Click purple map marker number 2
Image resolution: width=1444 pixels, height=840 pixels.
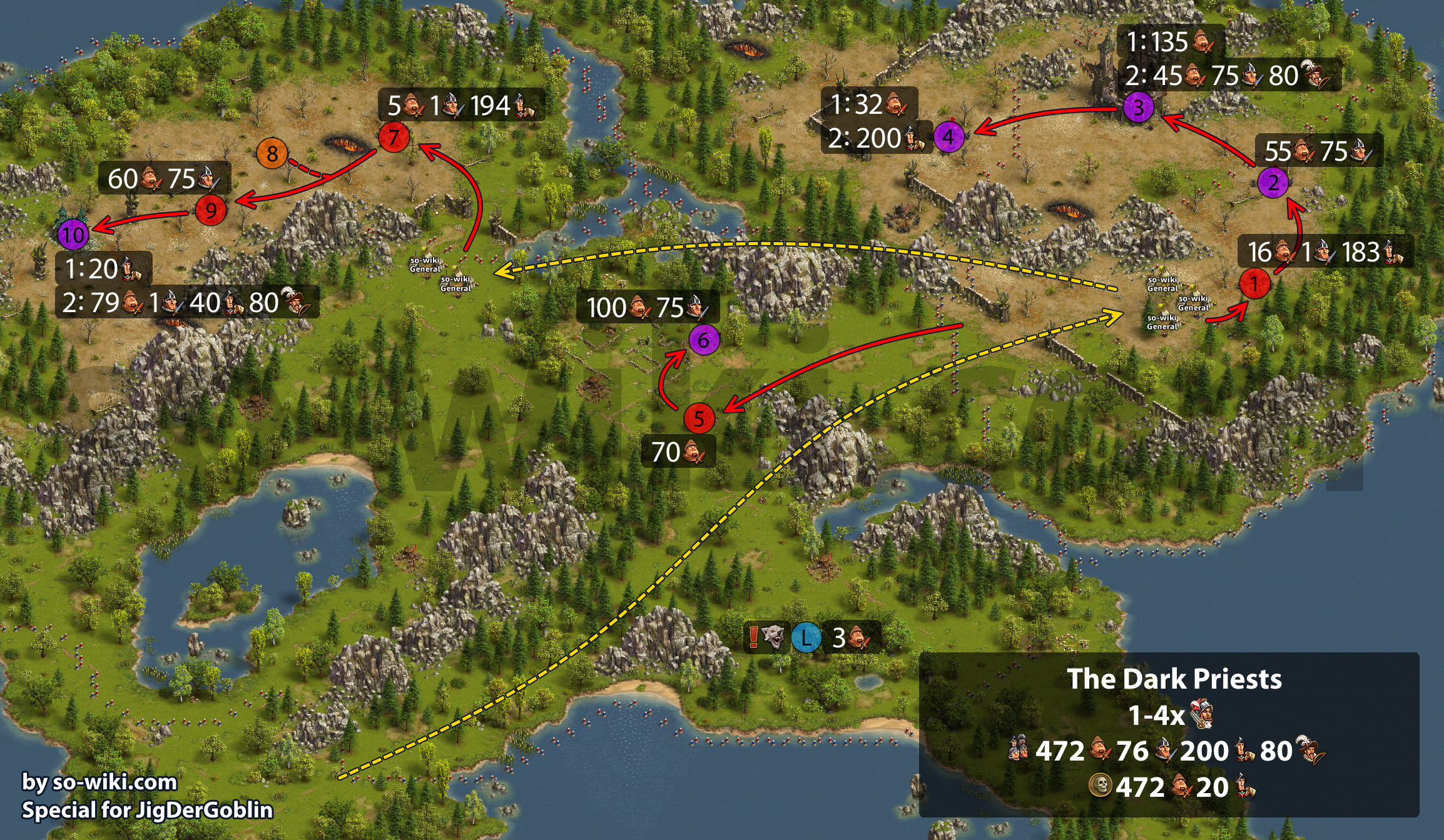[1273, 183]
